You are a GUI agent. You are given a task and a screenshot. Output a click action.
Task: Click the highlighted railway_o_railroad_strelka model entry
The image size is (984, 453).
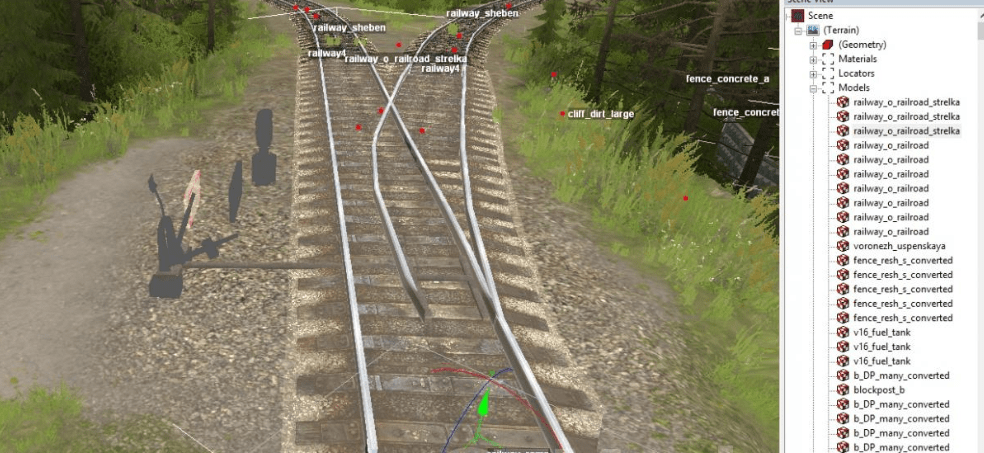point(906,131)
